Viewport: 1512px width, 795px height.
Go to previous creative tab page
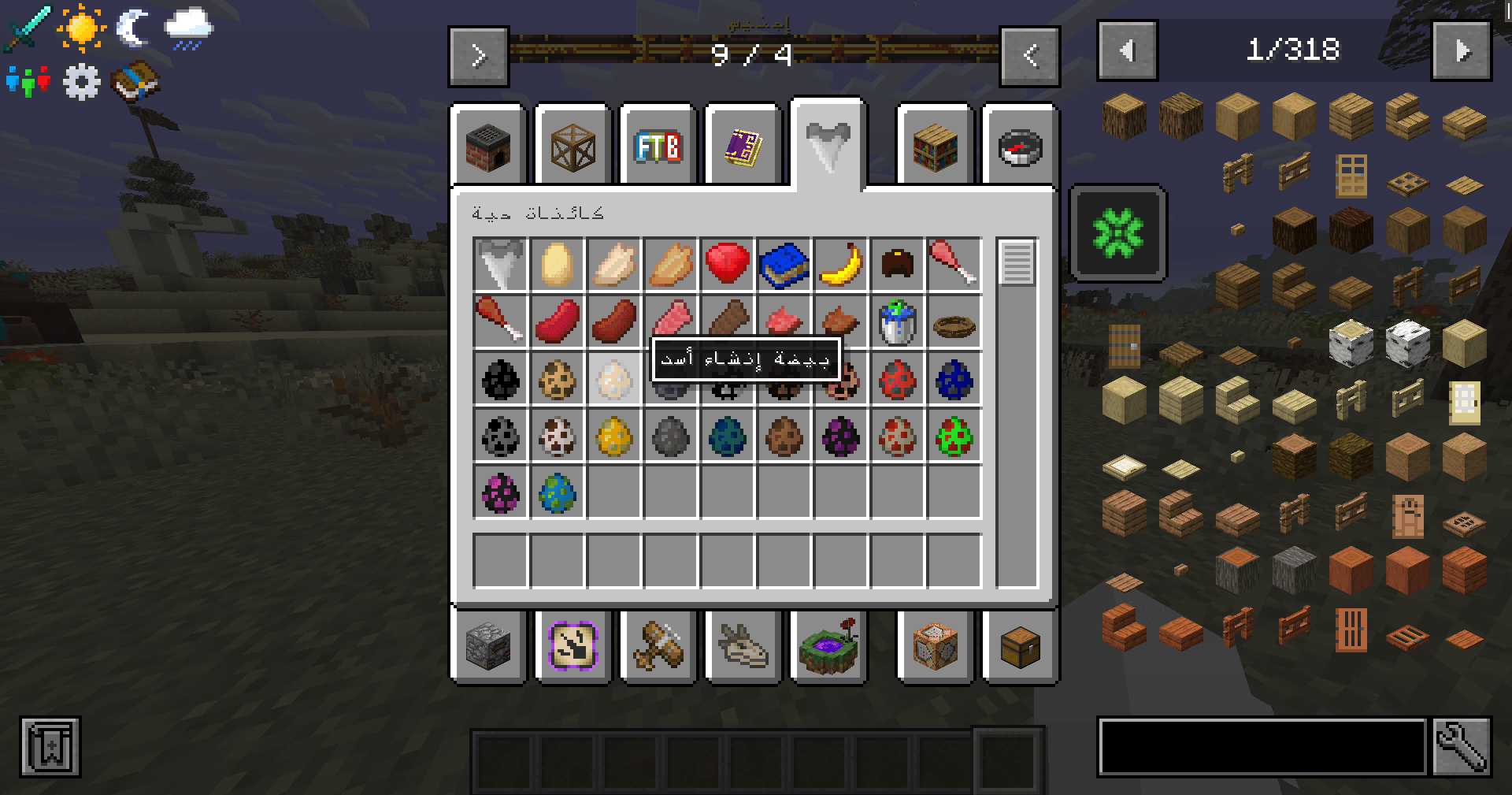pos(1030,56)
